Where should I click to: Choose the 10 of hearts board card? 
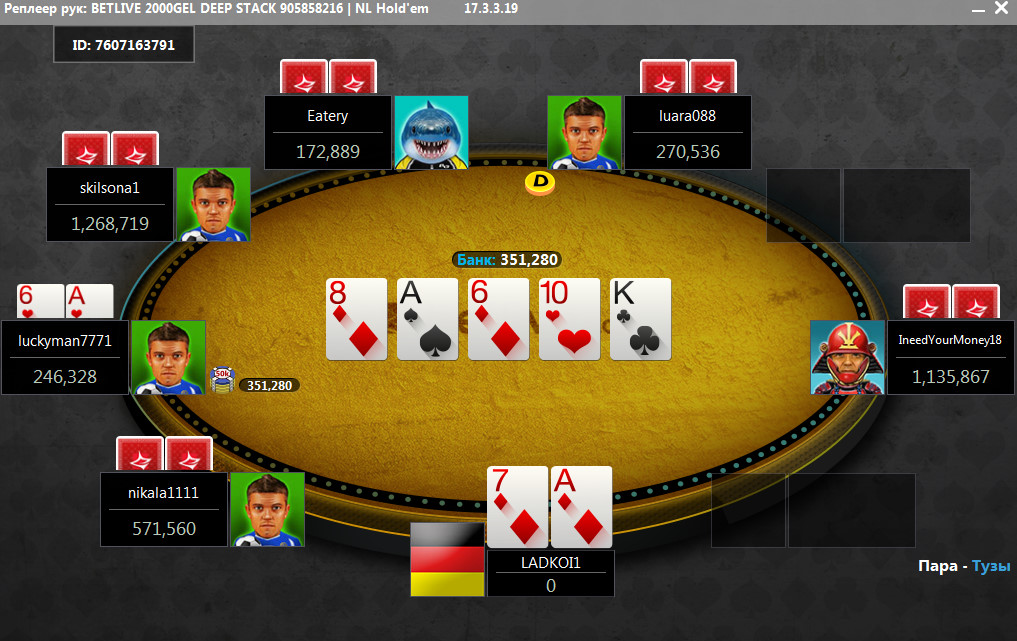[569, 319]
